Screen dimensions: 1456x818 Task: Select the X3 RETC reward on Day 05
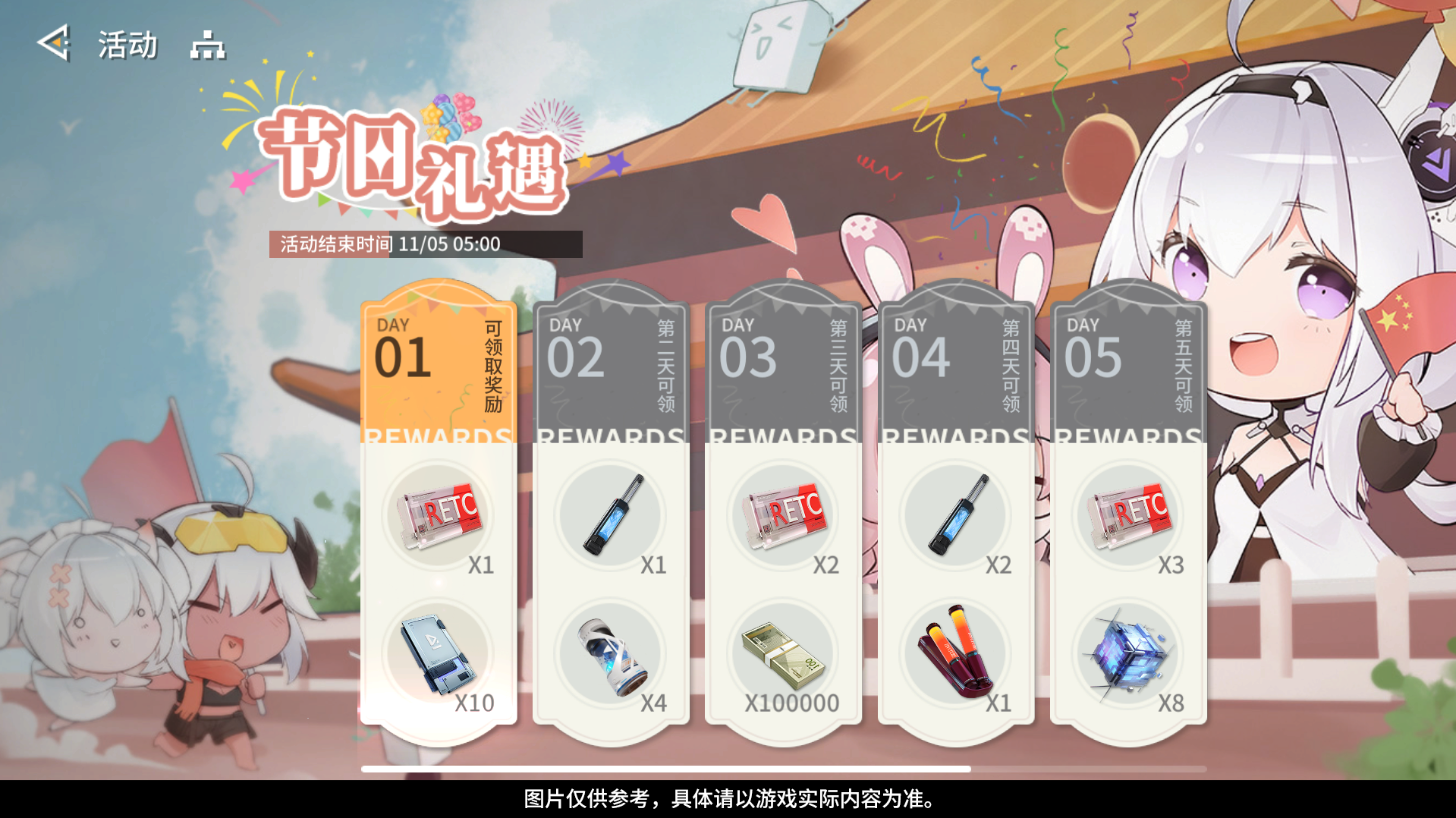click(1128, 516)
